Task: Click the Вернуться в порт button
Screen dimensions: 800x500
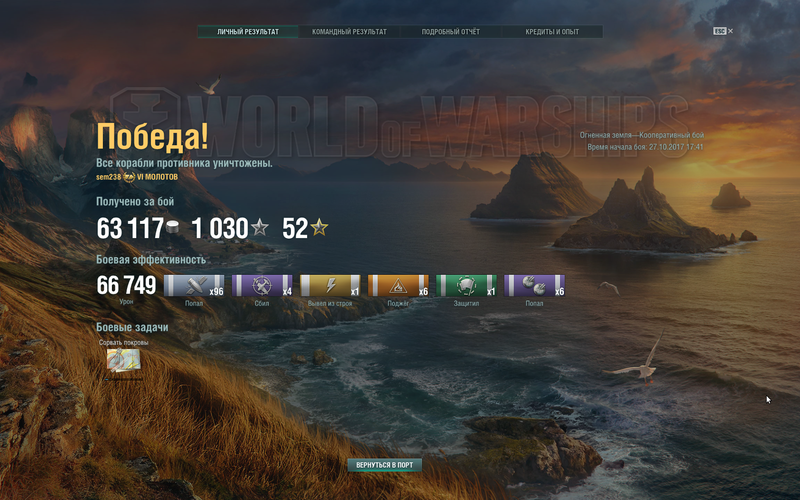Action: coord(385,465)
